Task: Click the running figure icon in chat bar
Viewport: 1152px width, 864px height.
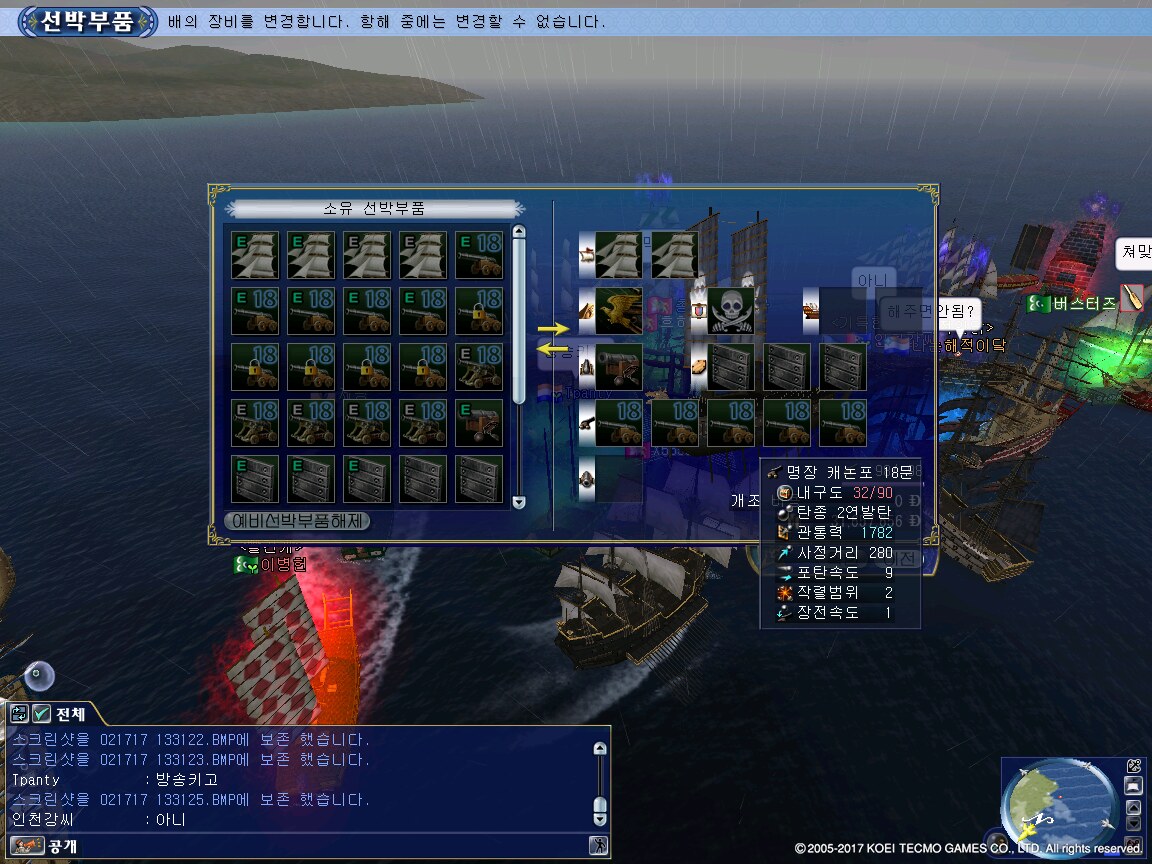Action: 598,846
